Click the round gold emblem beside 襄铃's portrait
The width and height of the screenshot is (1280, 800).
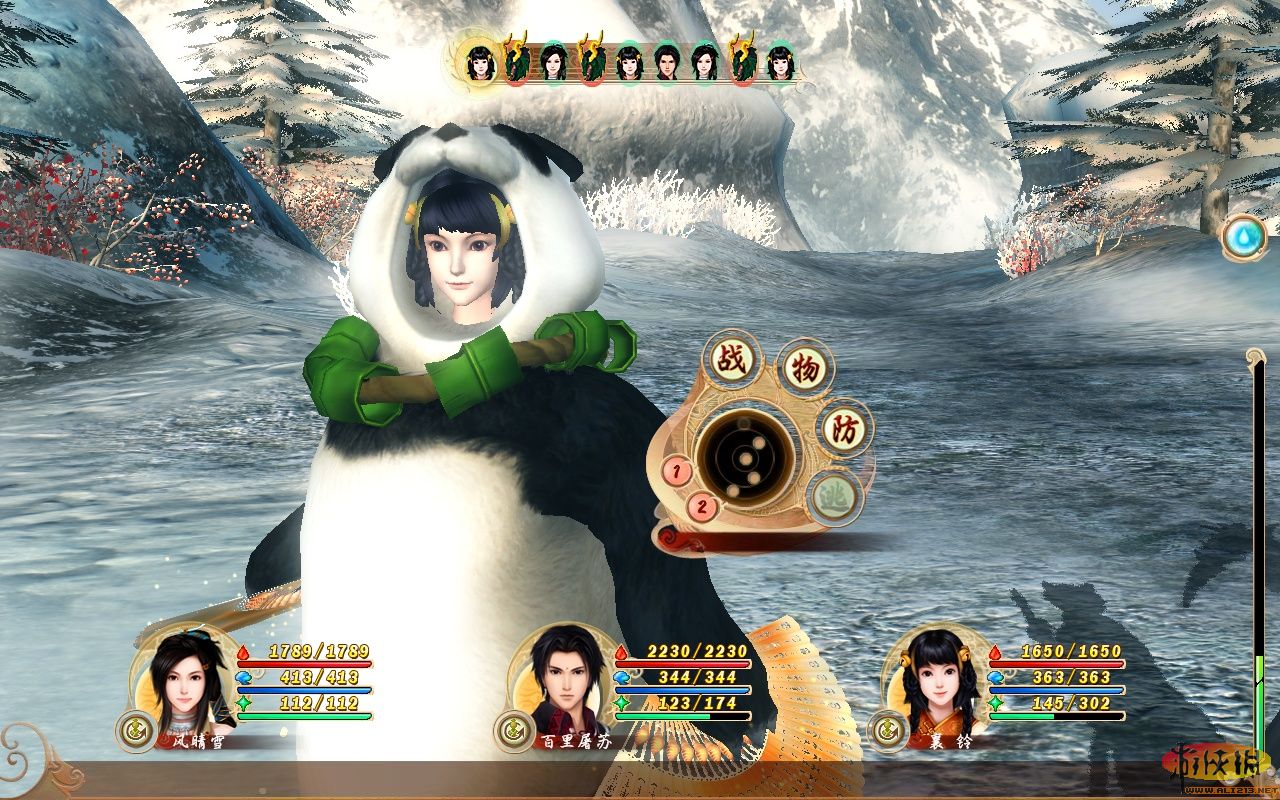pyautogui.click(x=884, y=731)
